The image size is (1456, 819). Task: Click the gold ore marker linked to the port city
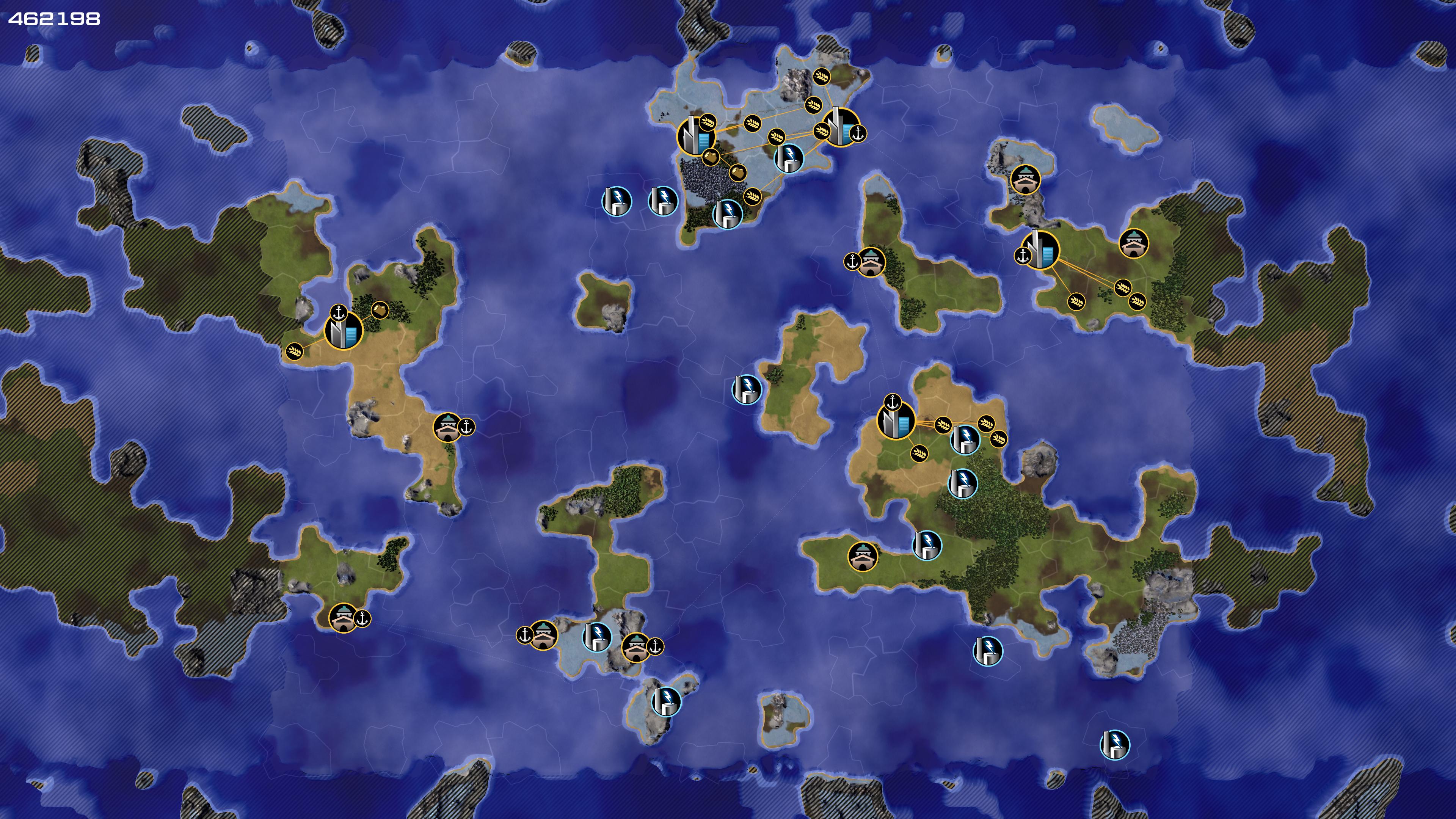tap(380, 310)
